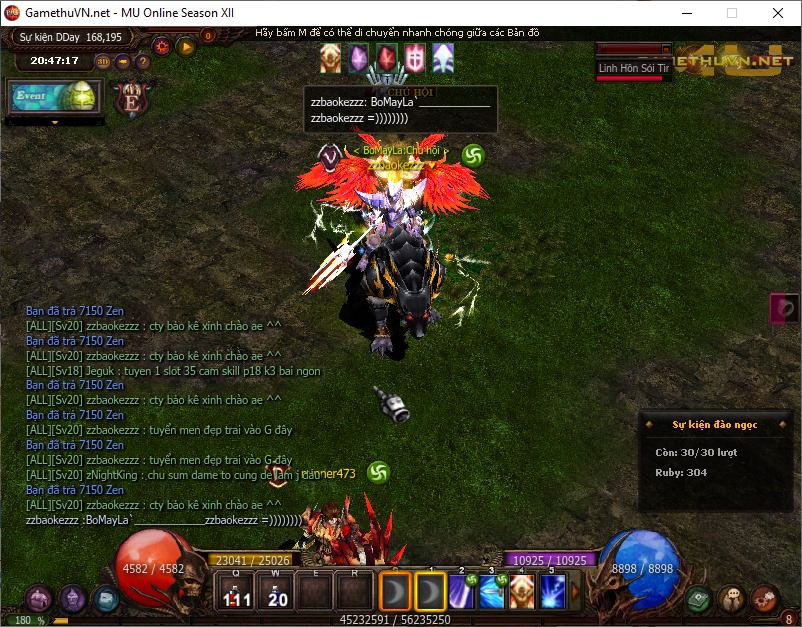Use the W potion slot showing 20
Viewport: 802px width, 627px height.
click(x=276, y=593)
